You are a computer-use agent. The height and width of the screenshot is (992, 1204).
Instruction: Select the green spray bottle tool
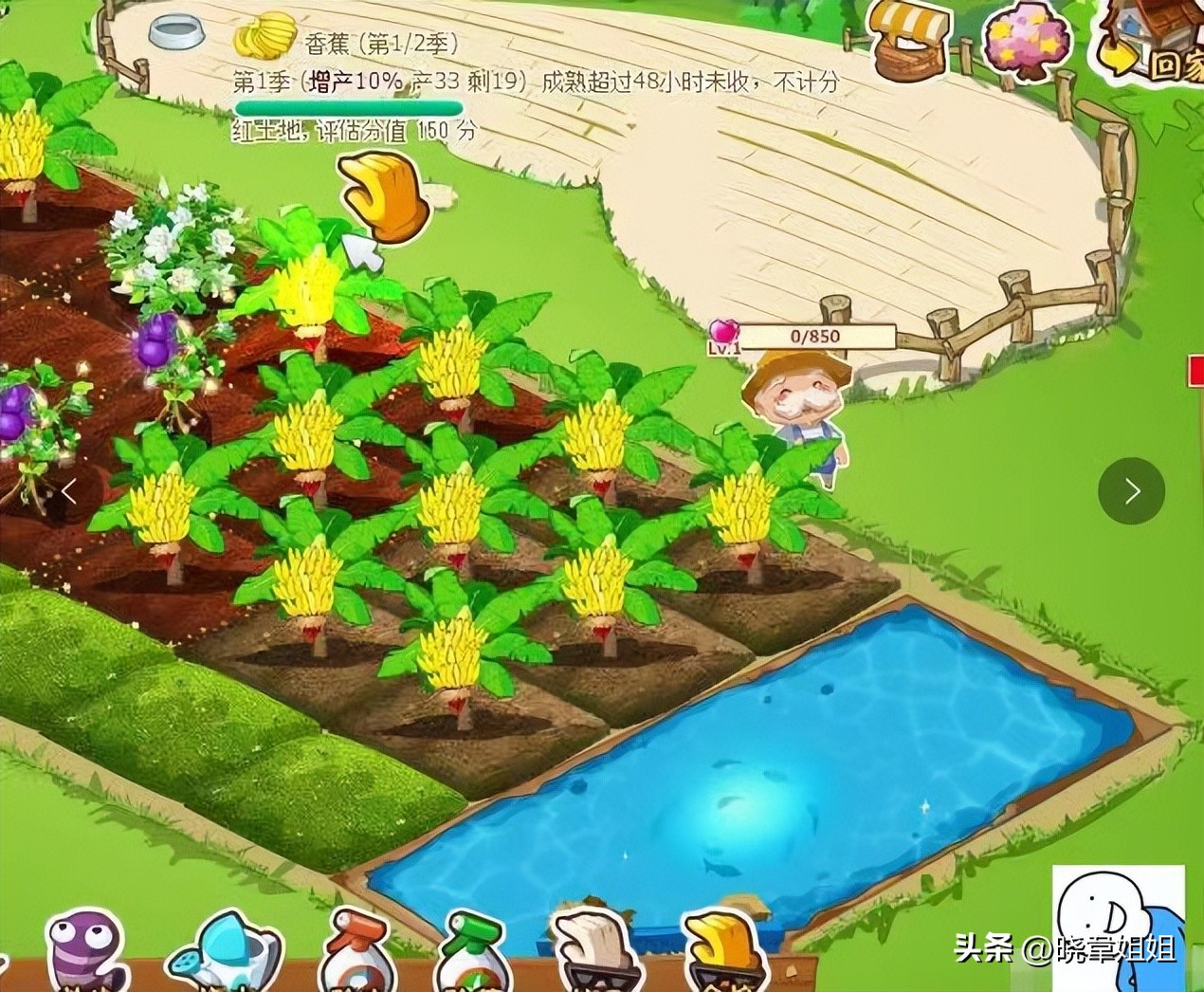tap(475, 951)
